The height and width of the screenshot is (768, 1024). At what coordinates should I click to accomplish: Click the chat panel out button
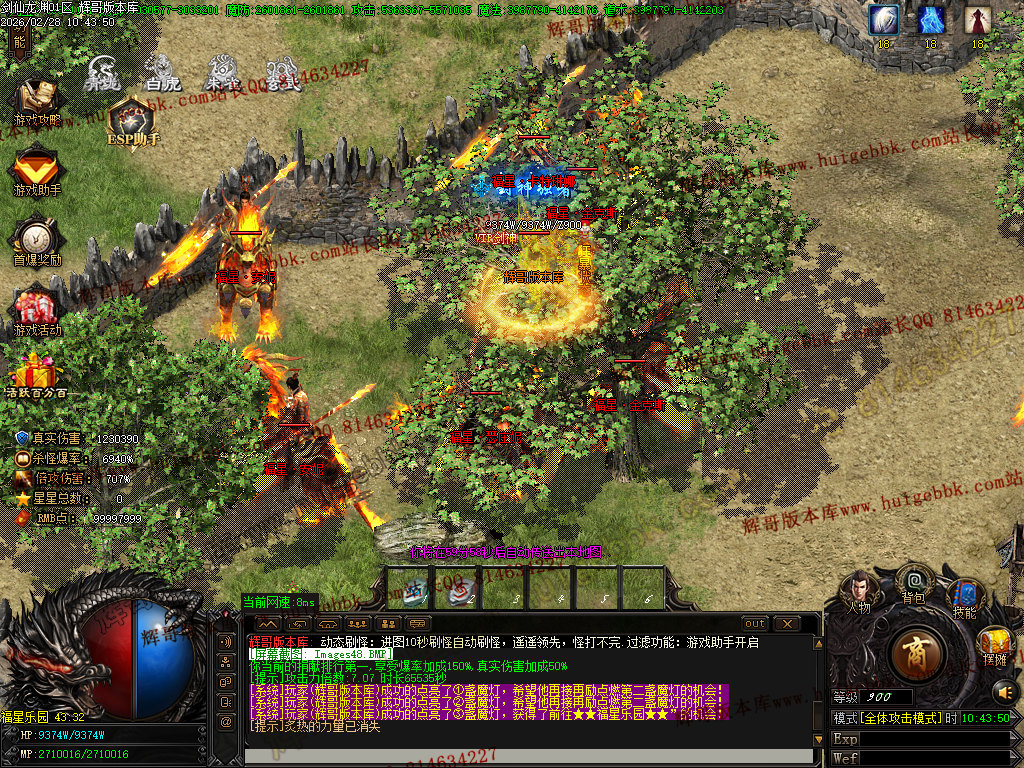755,624
